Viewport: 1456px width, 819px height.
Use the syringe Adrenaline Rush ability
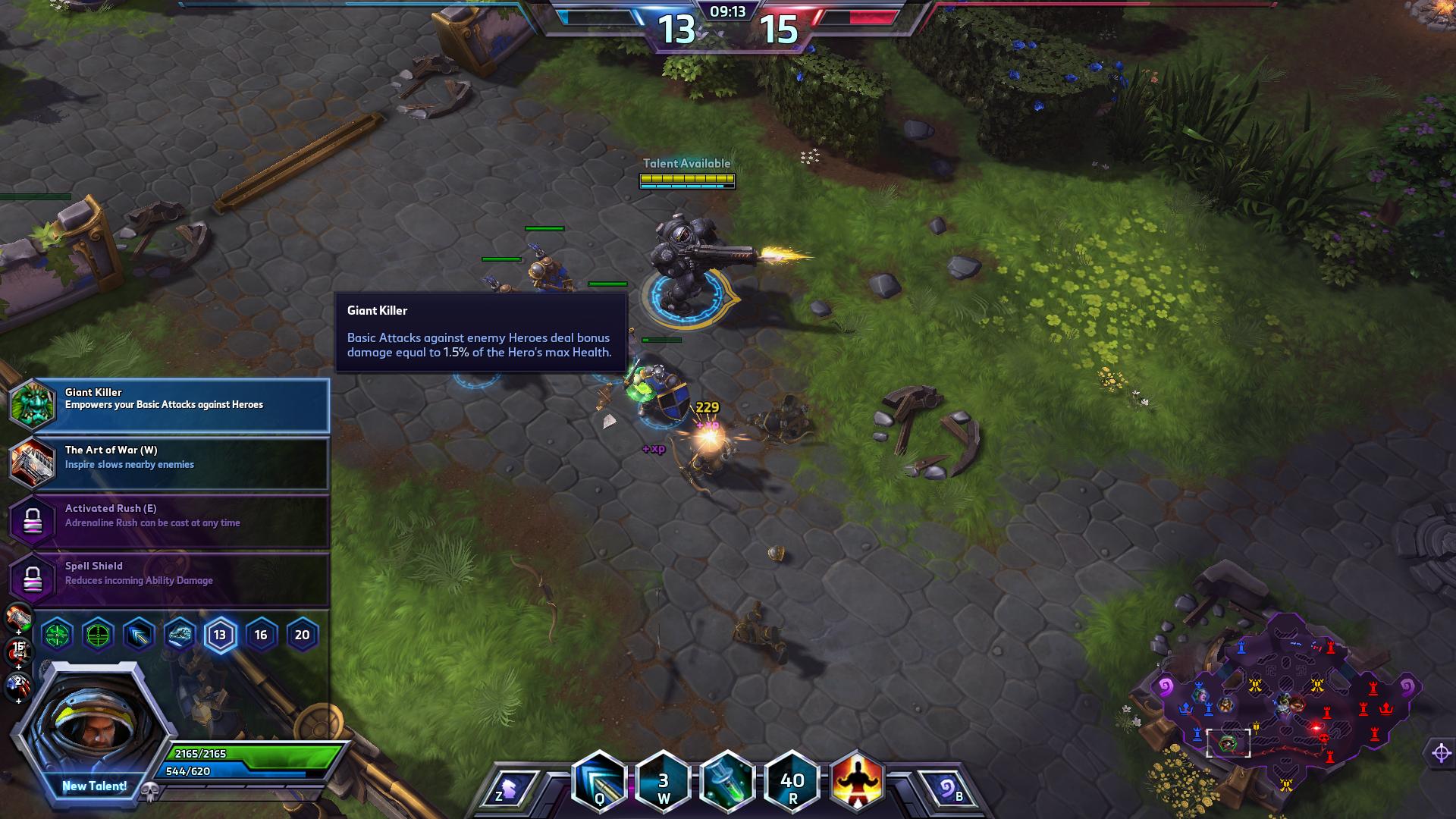[x=727, y=783]
